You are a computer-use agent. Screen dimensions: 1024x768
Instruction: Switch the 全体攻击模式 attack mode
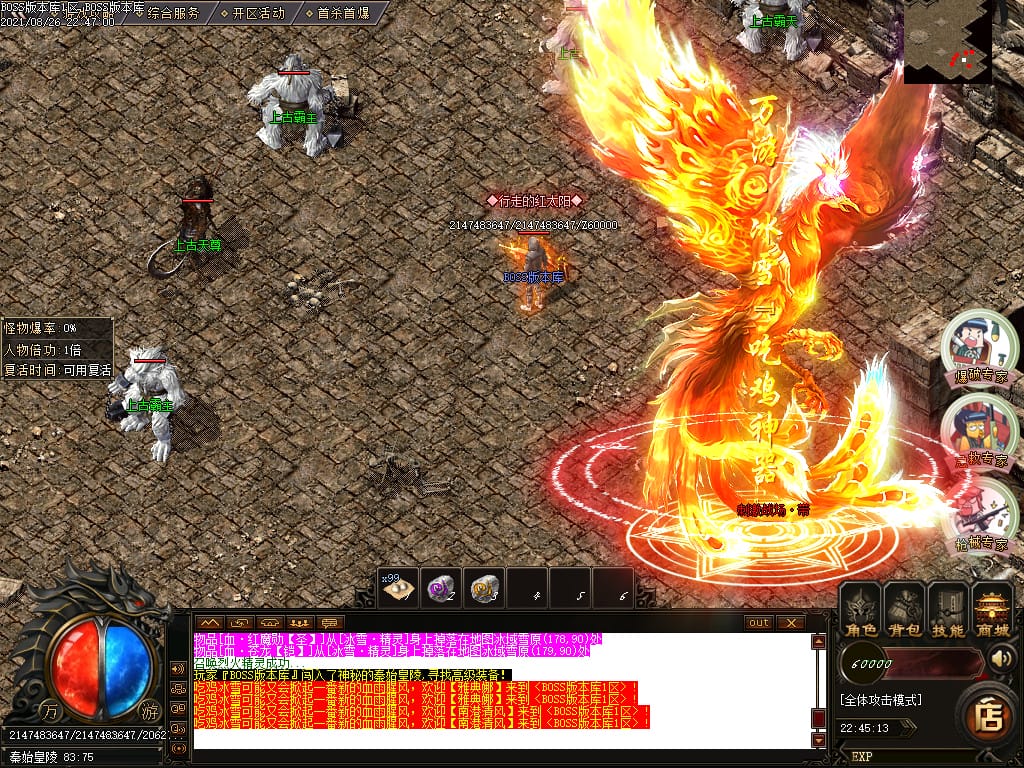click(880, 700)
